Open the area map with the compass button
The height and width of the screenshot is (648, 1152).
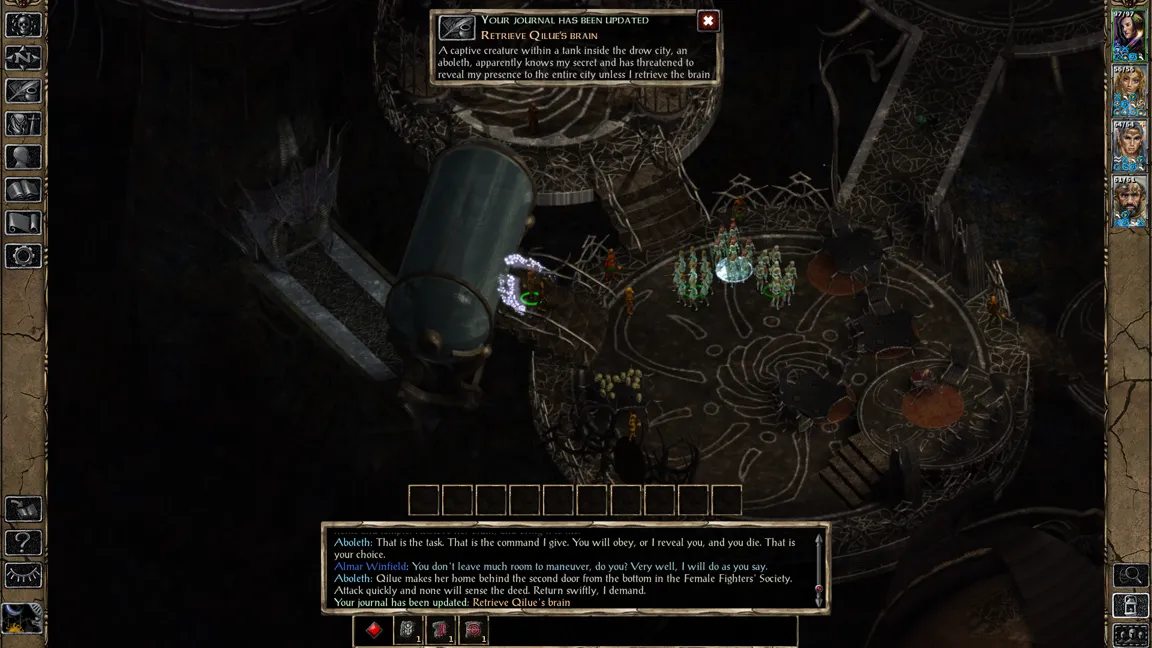click(23, 59)
